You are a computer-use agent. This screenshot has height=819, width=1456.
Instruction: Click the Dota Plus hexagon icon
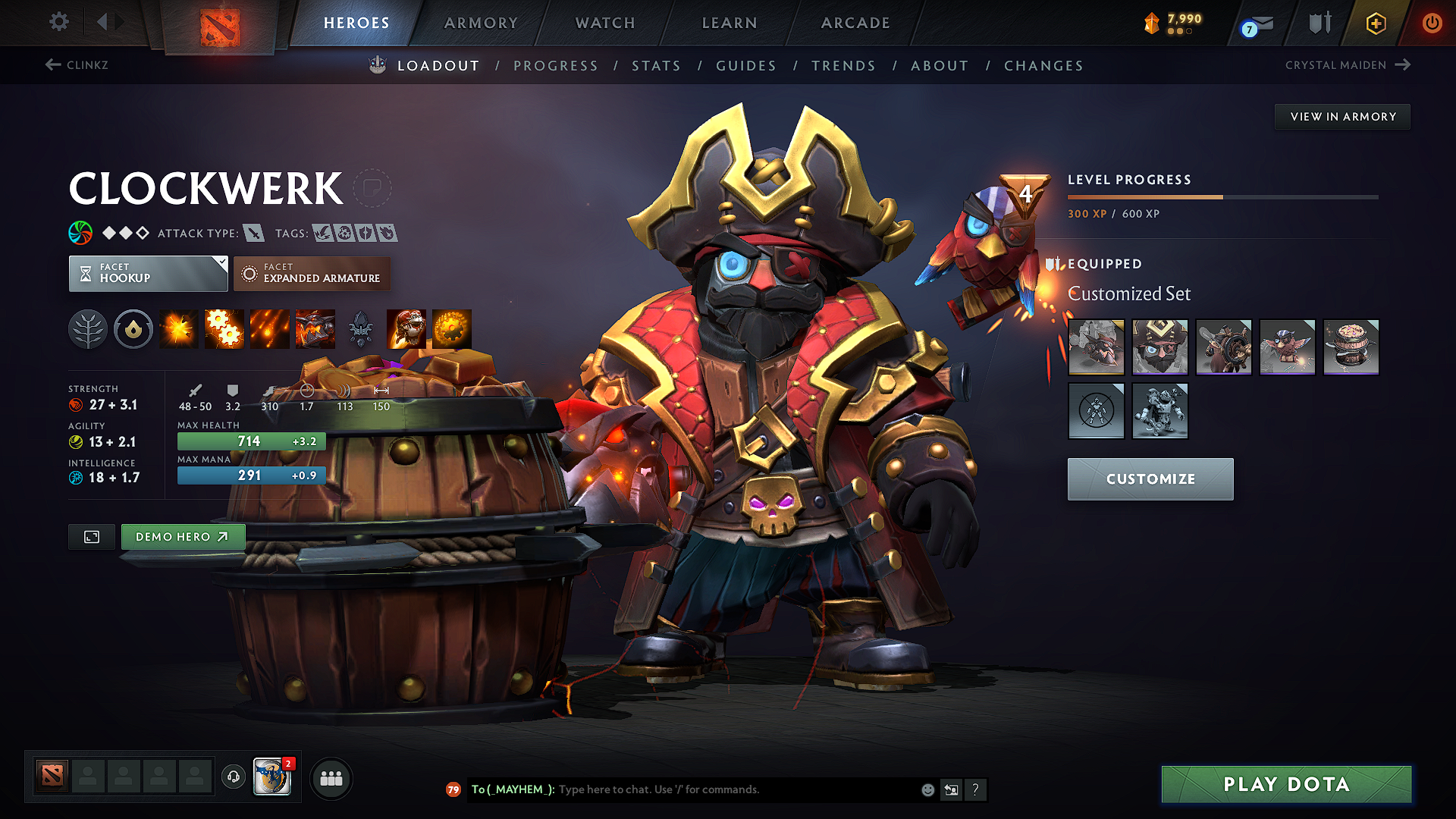[x=1375, y=23]
